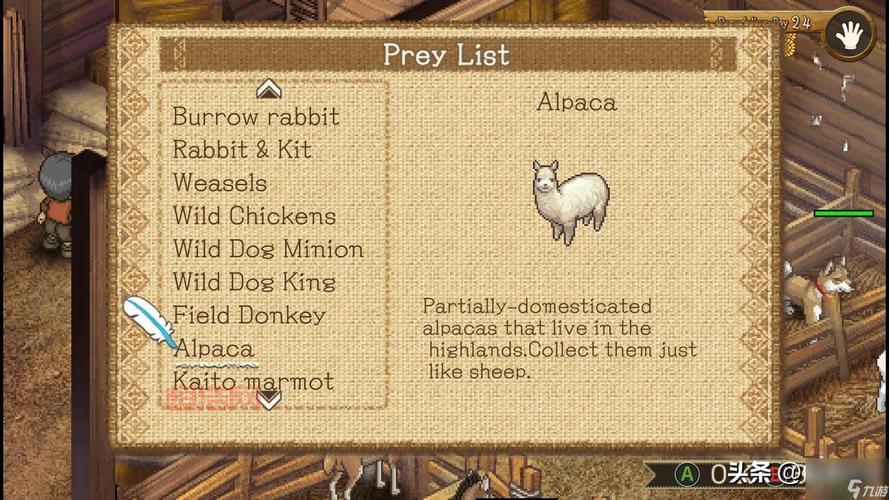Screen dimensions: 889x500
Task: Open the Wild Chickens entry
Action: point(254,216)
